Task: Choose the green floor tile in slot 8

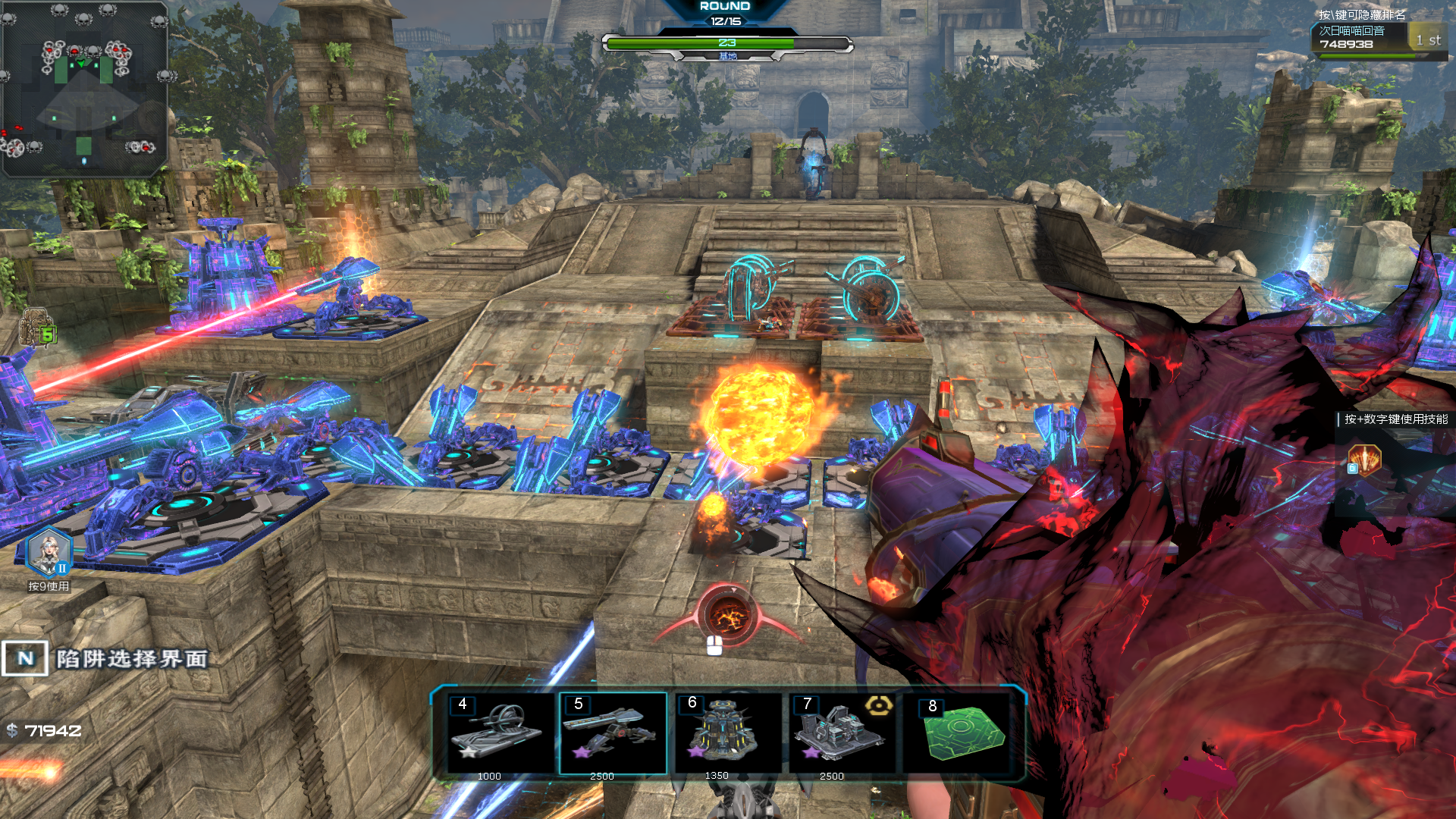Action: pos(963,733)
